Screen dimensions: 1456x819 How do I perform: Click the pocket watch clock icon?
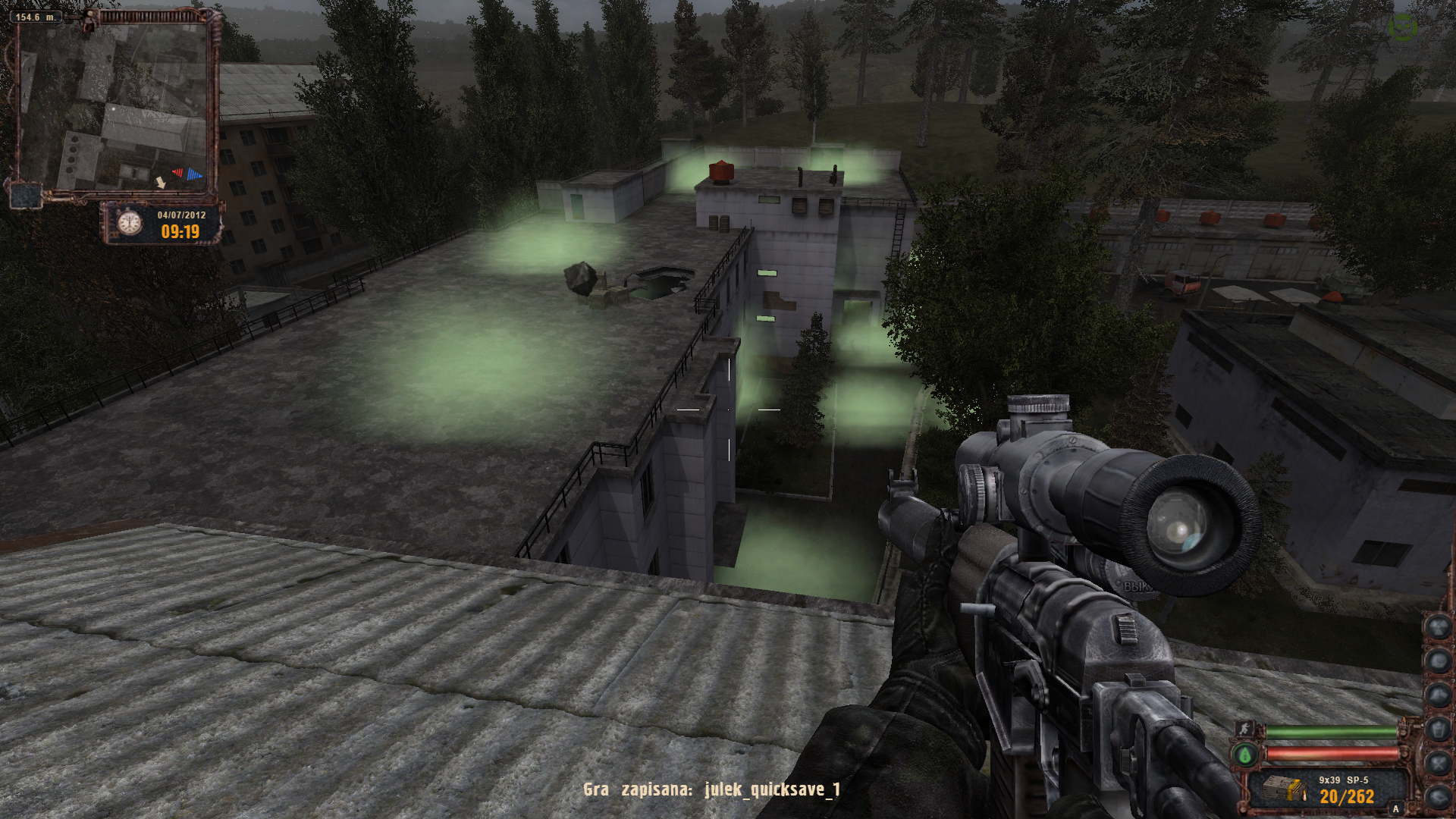tap(130, 223)
